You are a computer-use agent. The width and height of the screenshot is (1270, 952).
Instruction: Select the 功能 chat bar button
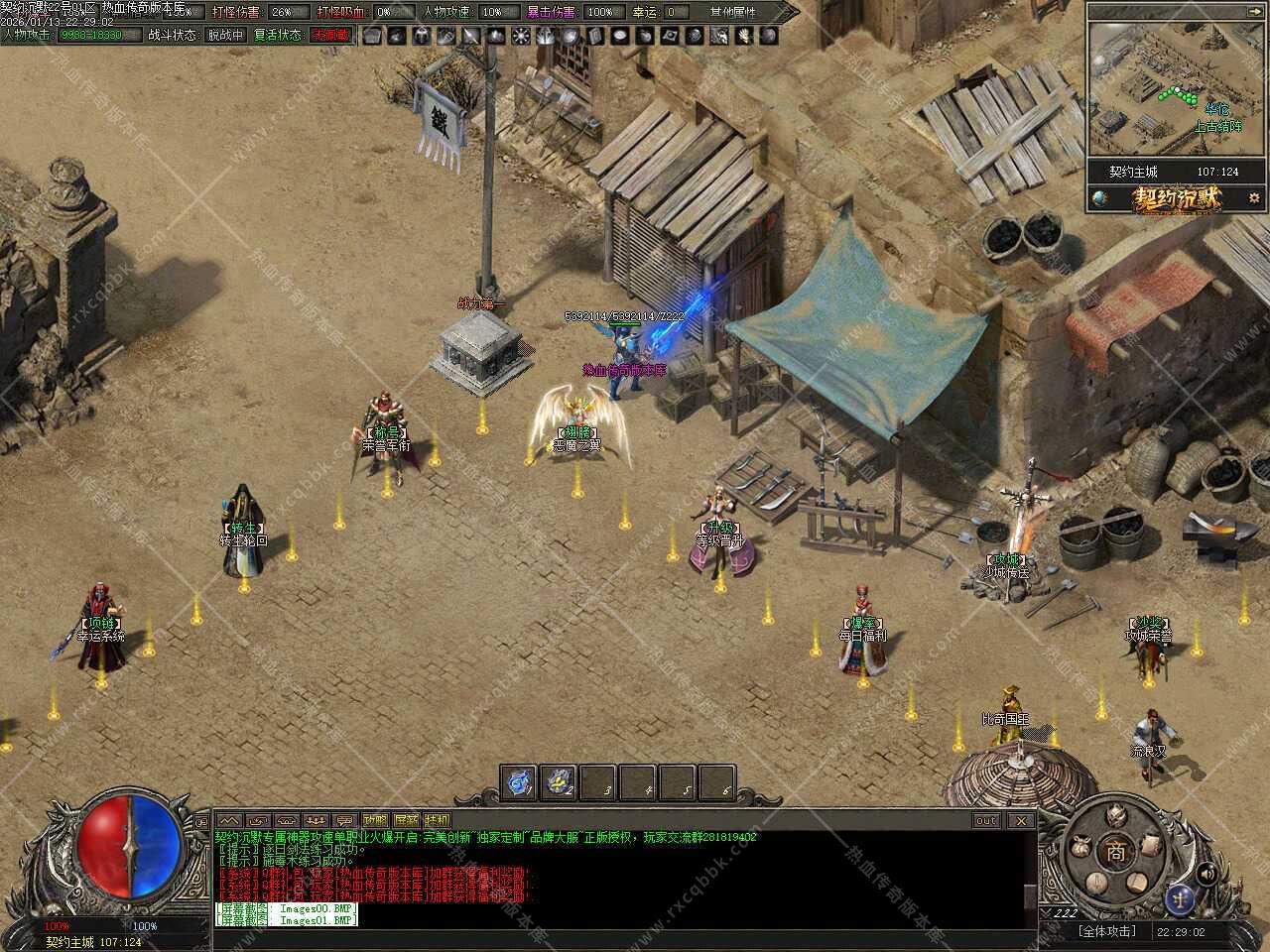click(375, 820)
